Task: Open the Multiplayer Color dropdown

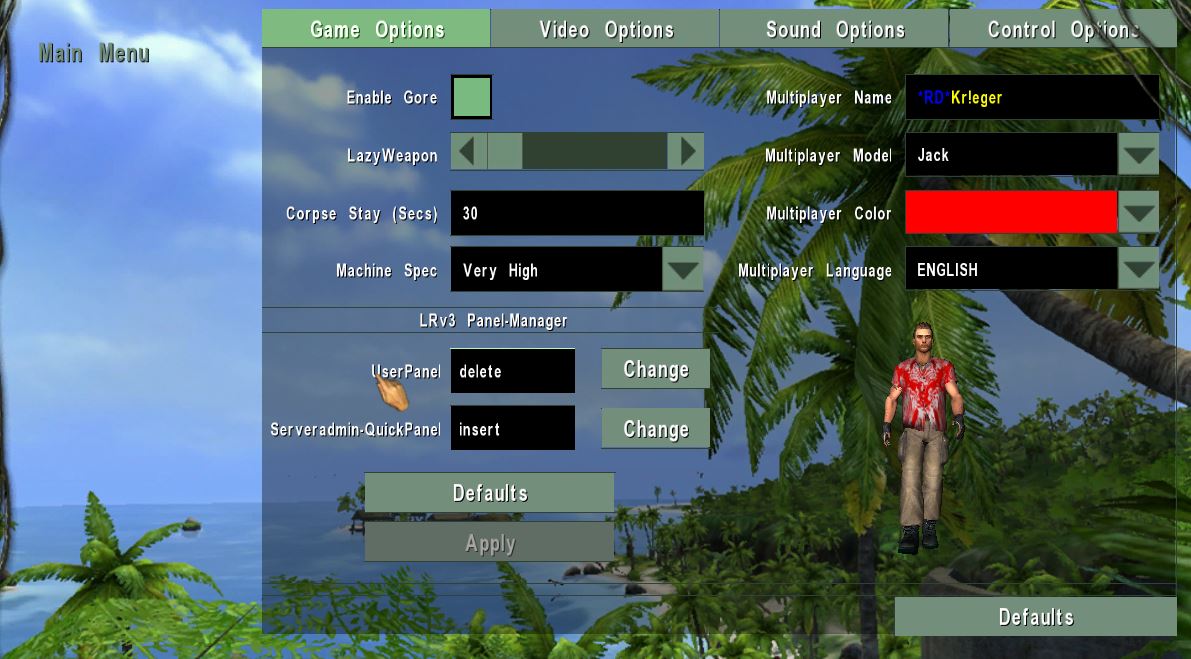Action: click(1138, 213)
